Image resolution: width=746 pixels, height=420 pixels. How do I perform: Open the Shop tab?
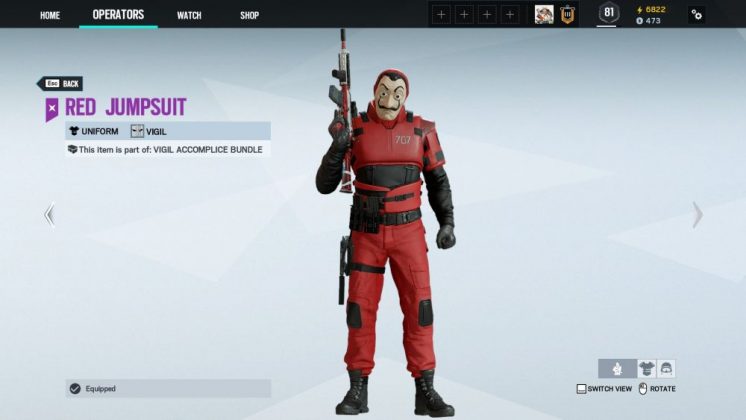pos(250,15)
